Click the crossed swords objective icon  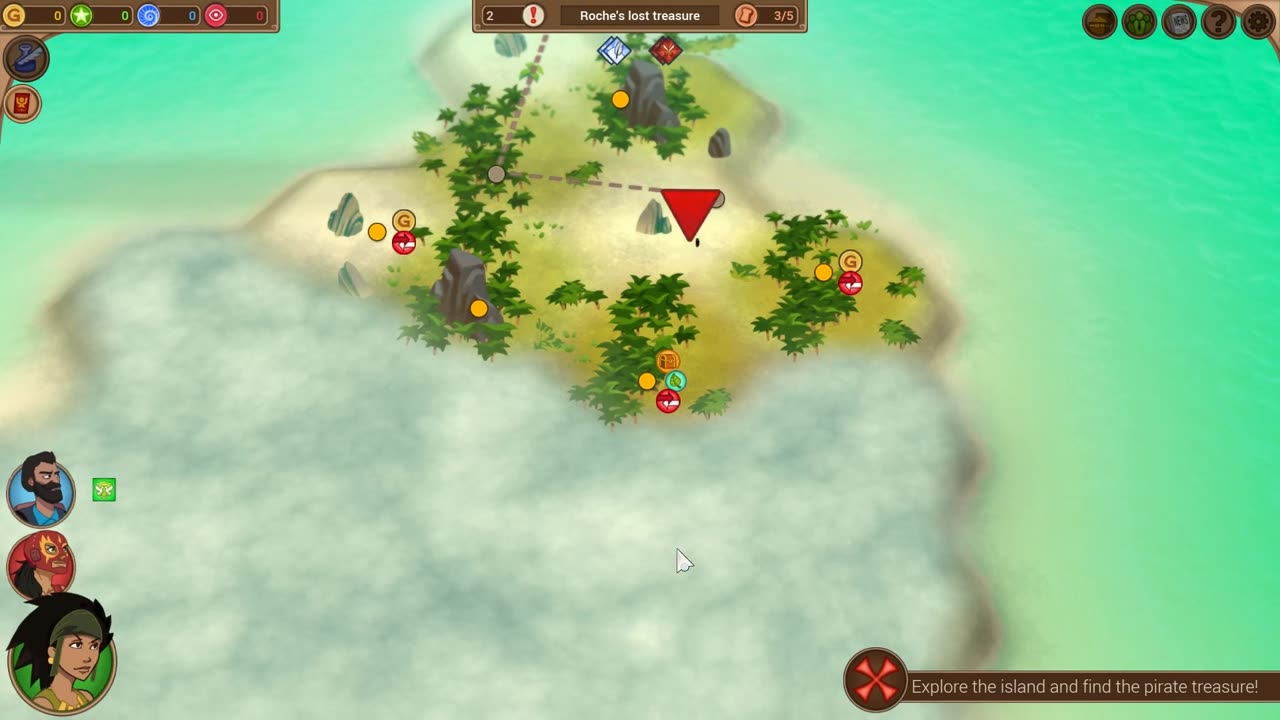876,681
